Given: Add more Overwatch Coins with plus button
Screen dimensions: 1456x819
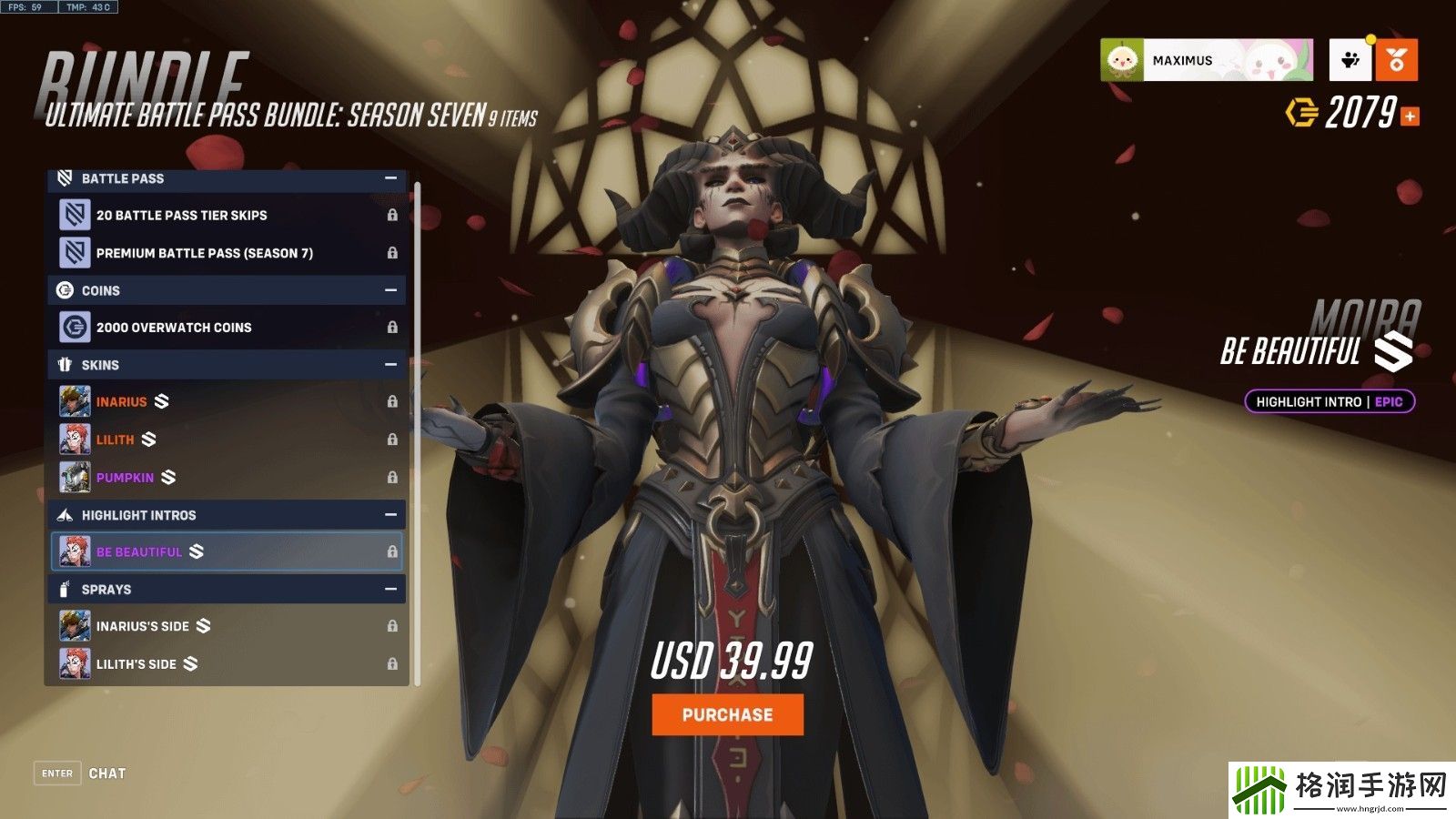Looking at the screenshot, I should [1410, 116].
